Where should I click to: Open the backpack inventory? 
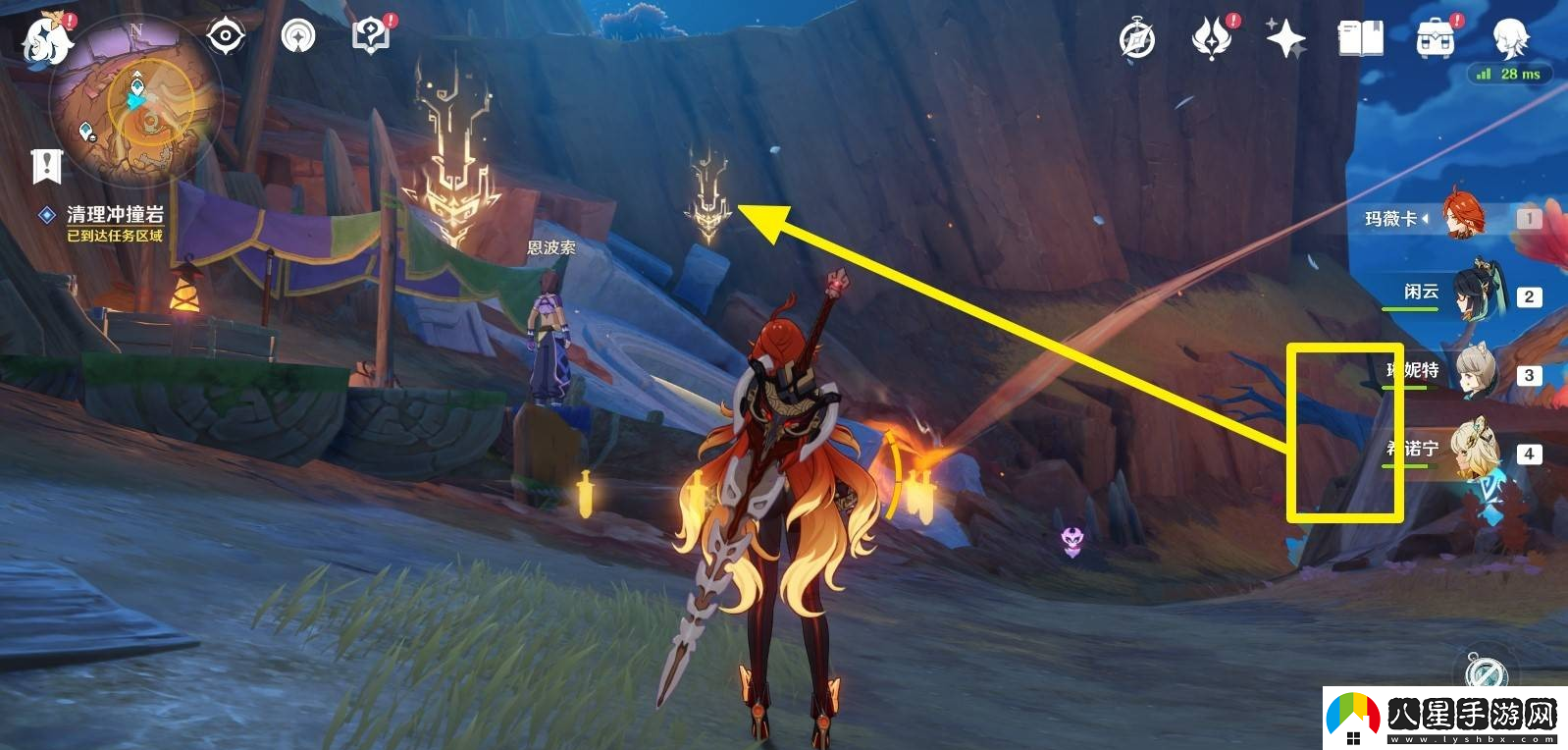[1435, 39]
